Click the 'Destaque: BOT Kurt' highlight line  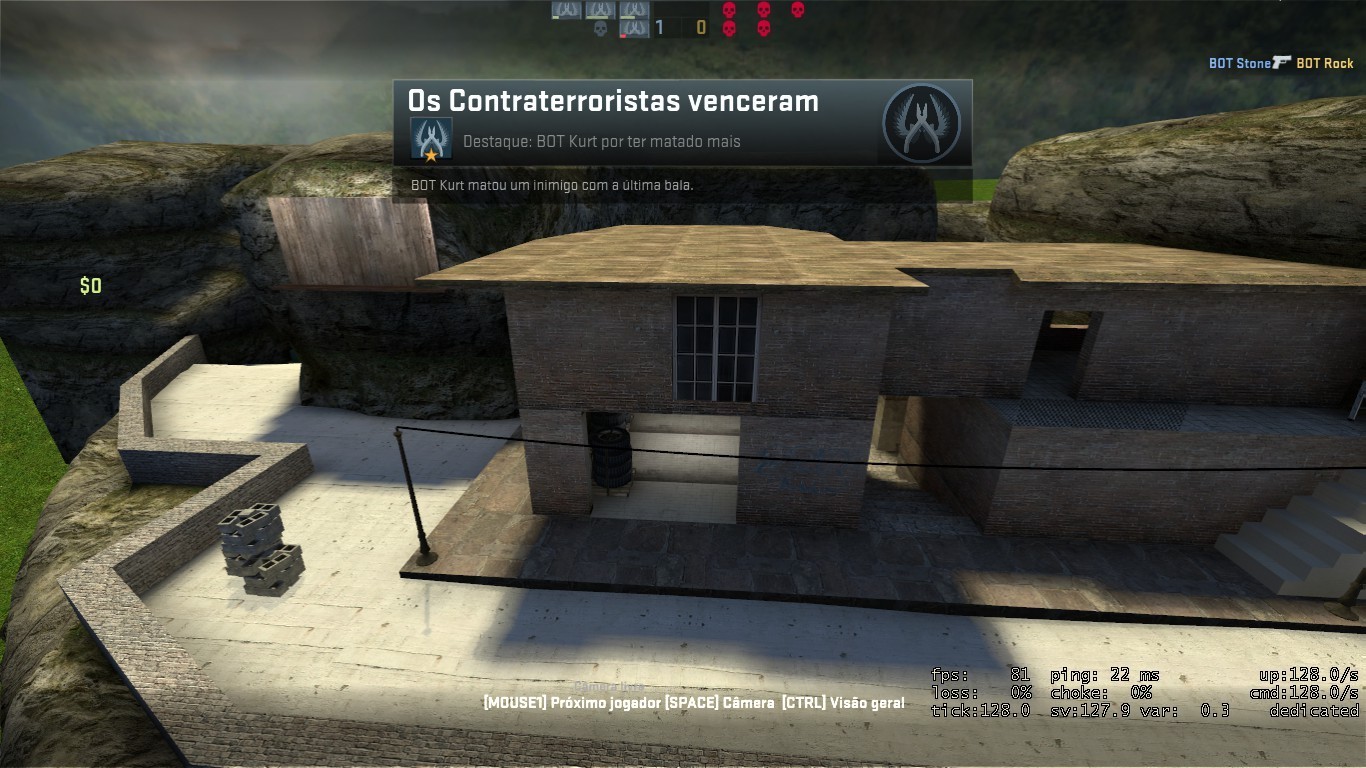tap(600, 140)
